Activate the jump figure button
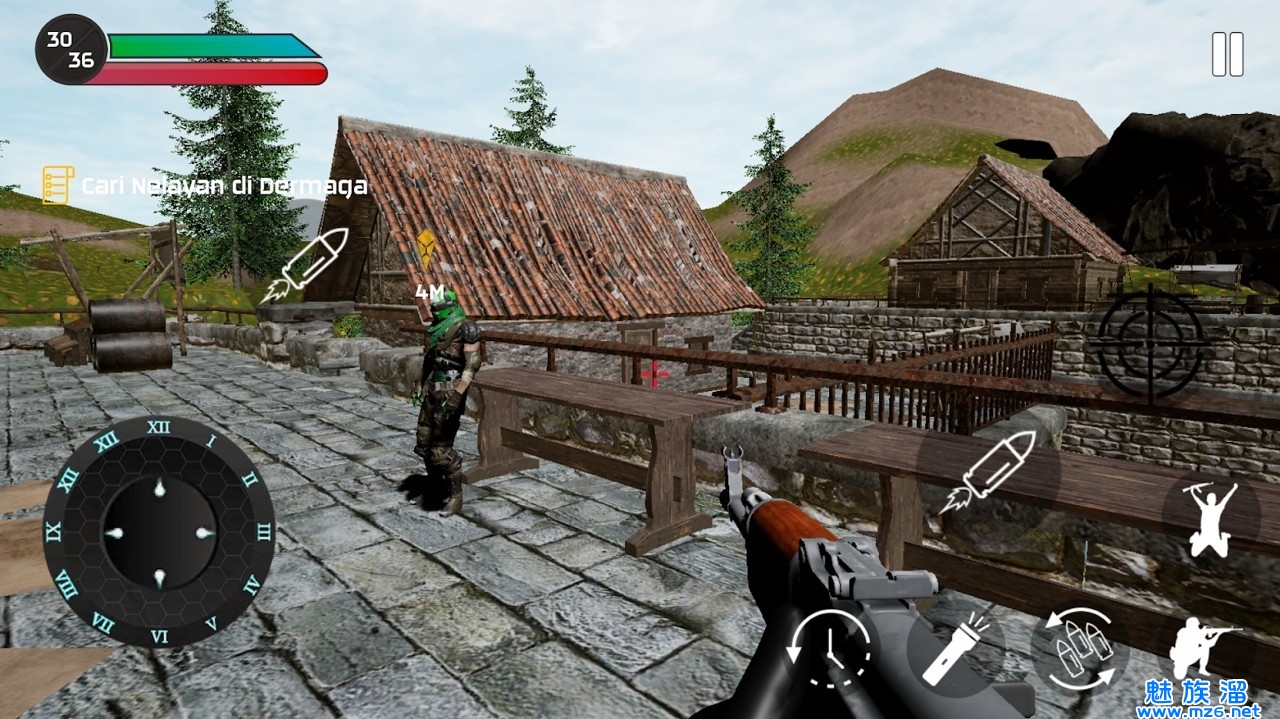Image resolution: width=1280 pixels, height=719 pixels. (x=1211, y=516)
